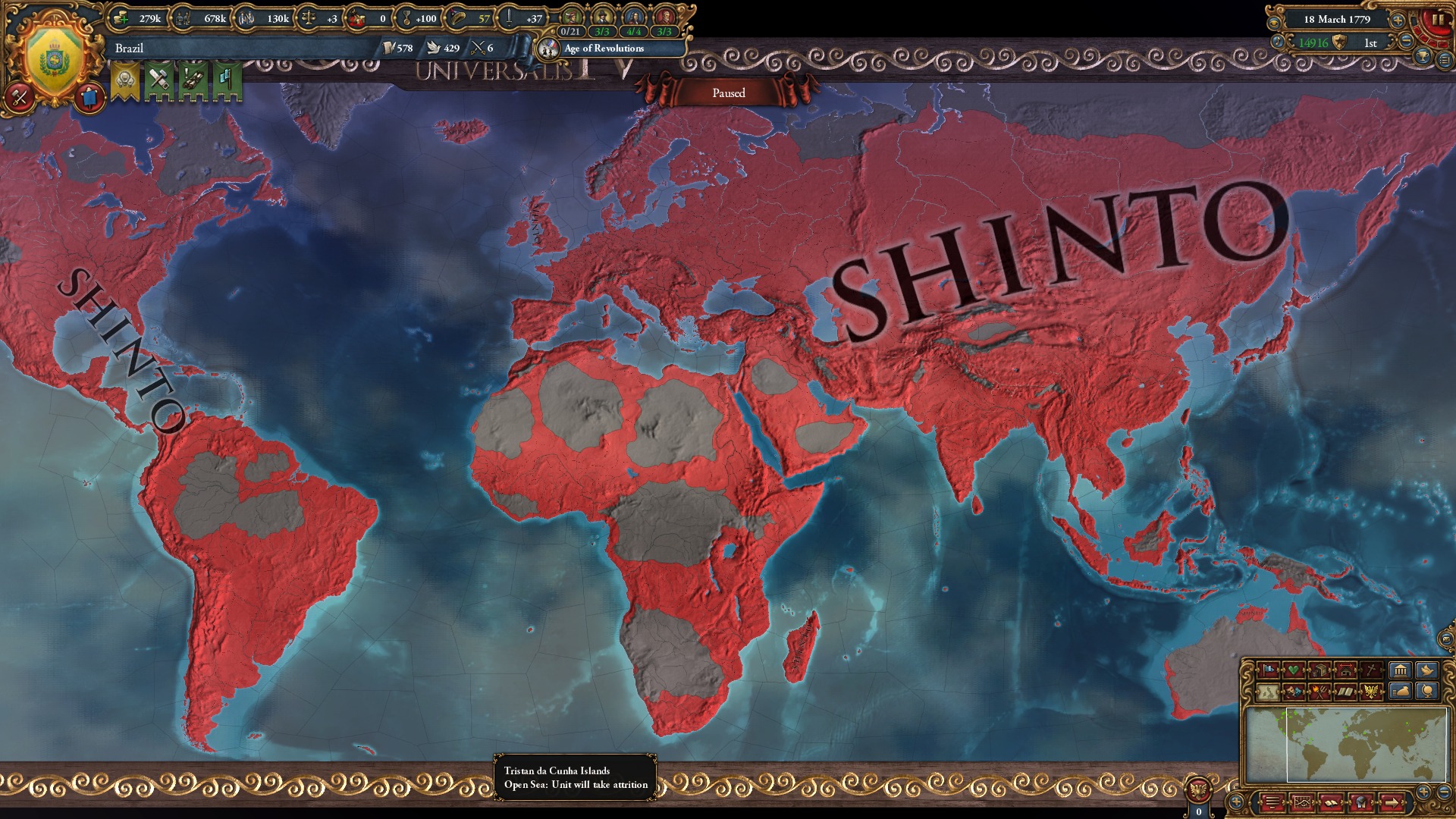Viewport: 1456px width, 819px height.
Task: Select the political mapmode flag icon
Action: [1266, 670]
